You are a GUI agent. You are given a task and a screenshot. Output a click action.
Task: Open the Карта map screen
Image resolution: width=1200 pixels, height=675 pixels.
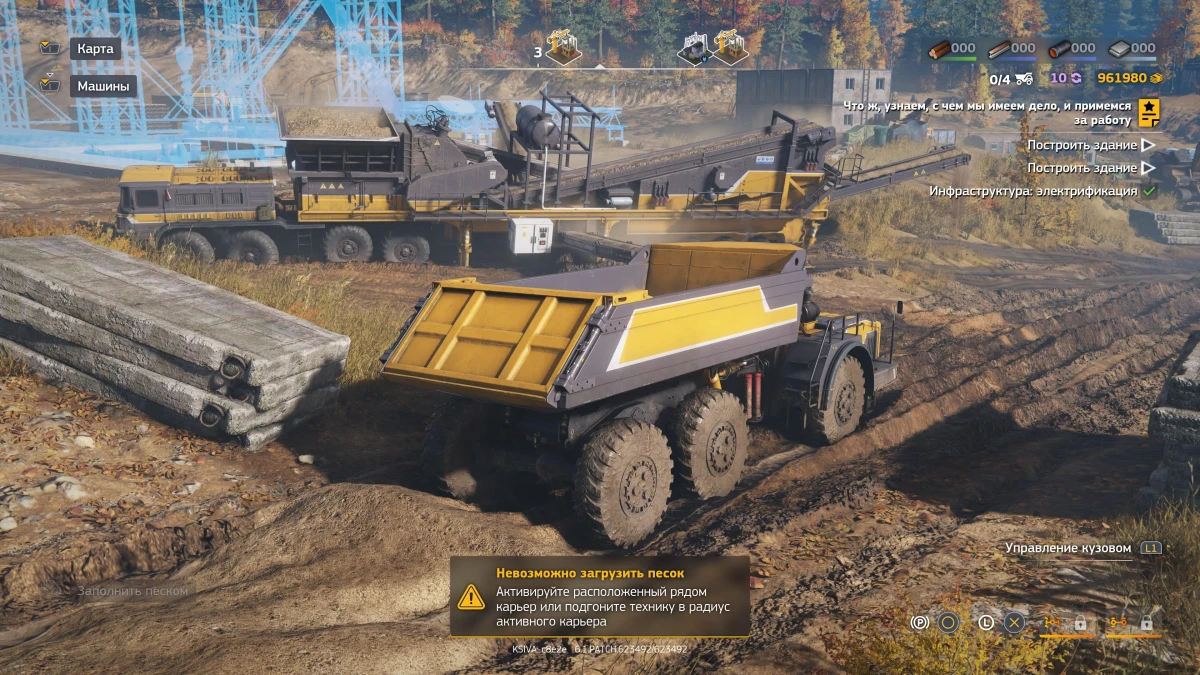(95, 48)
